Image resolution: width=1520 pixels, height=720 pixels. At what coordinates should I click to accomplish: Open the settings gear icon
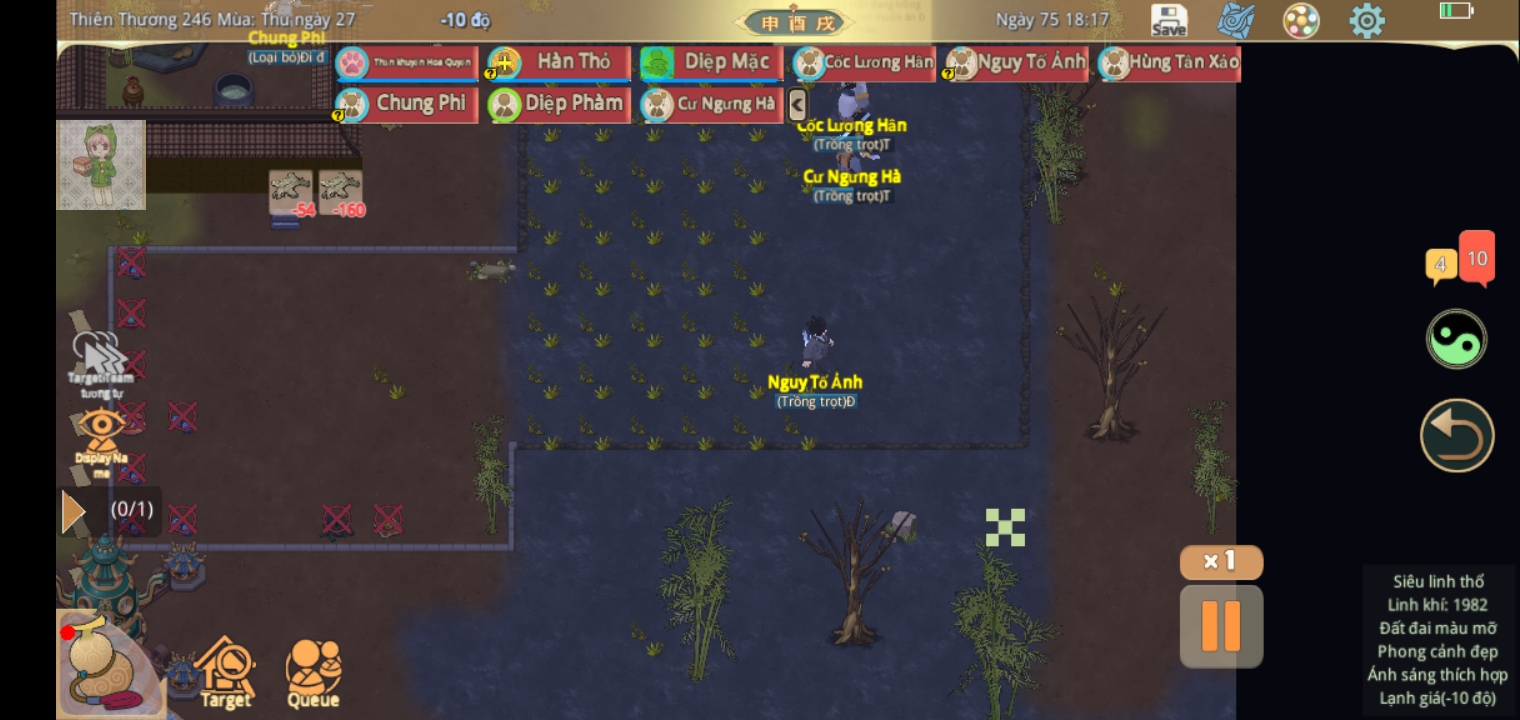point(1367,20)
